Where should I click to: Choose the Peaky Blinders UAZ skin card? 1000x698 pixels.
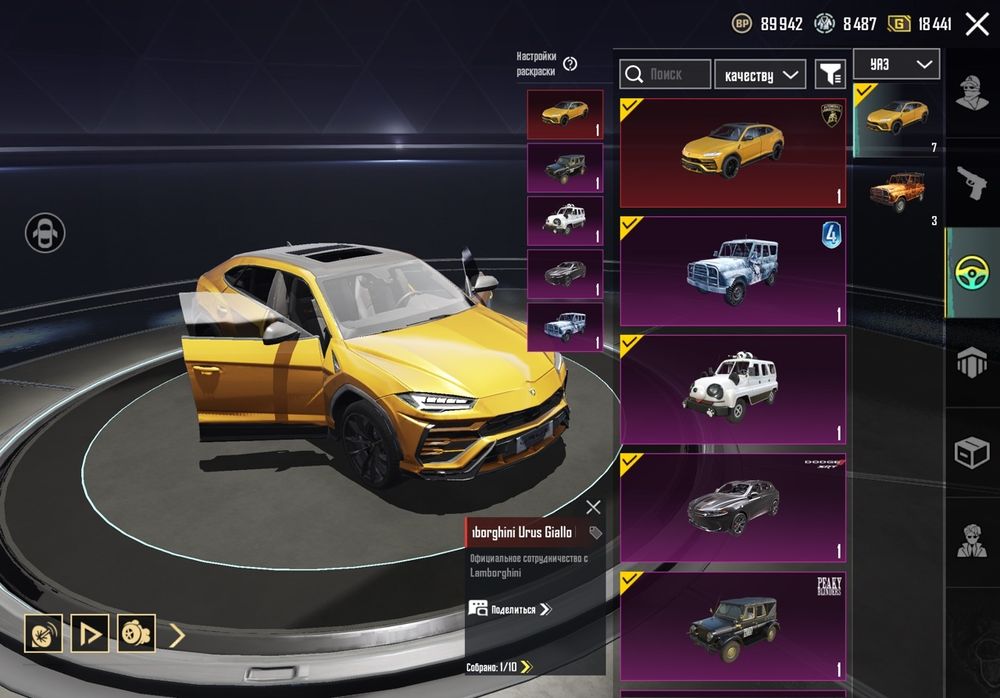pyautogui.click(x=732, y=625)
